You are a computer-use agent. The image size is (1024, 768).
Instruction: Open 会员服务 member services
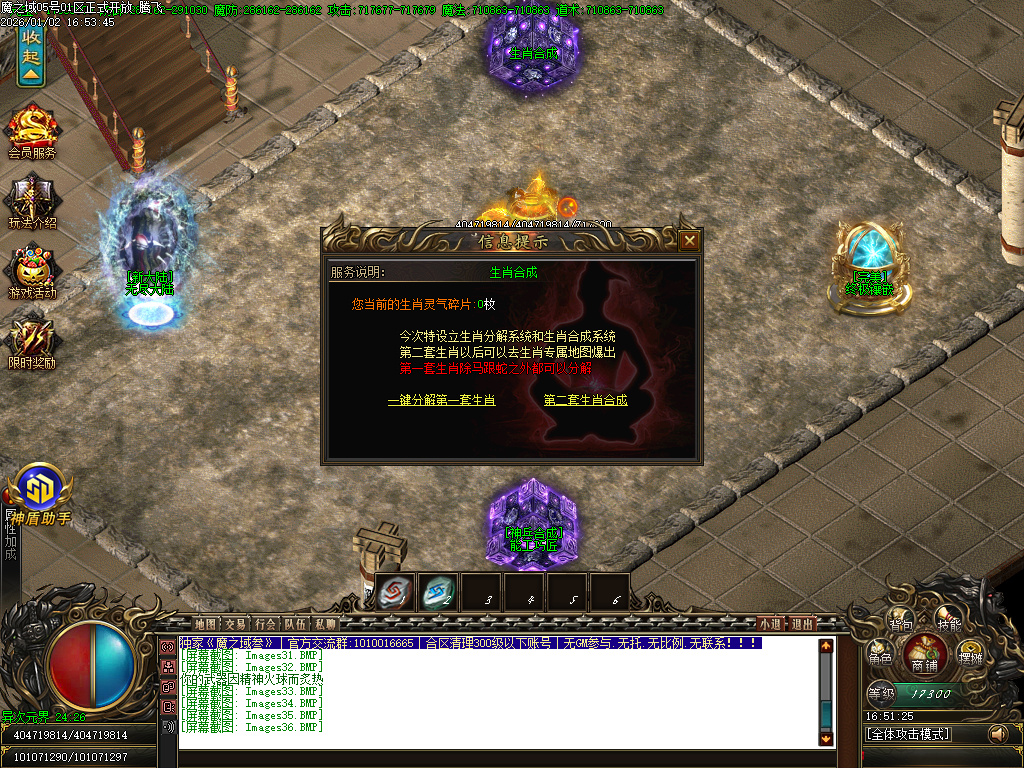tap(32, 132)
